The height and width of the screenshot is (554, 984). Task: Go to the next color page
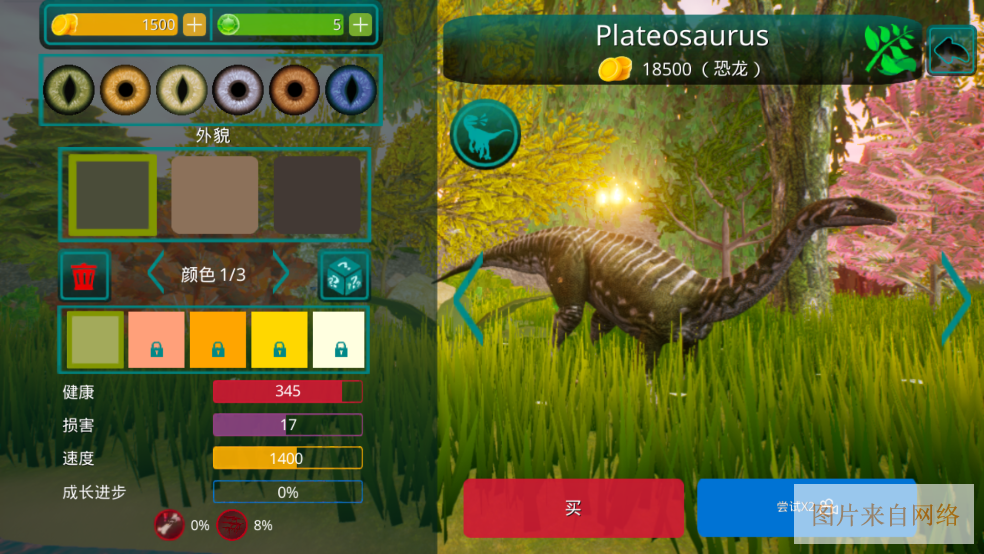pos(282,273)
